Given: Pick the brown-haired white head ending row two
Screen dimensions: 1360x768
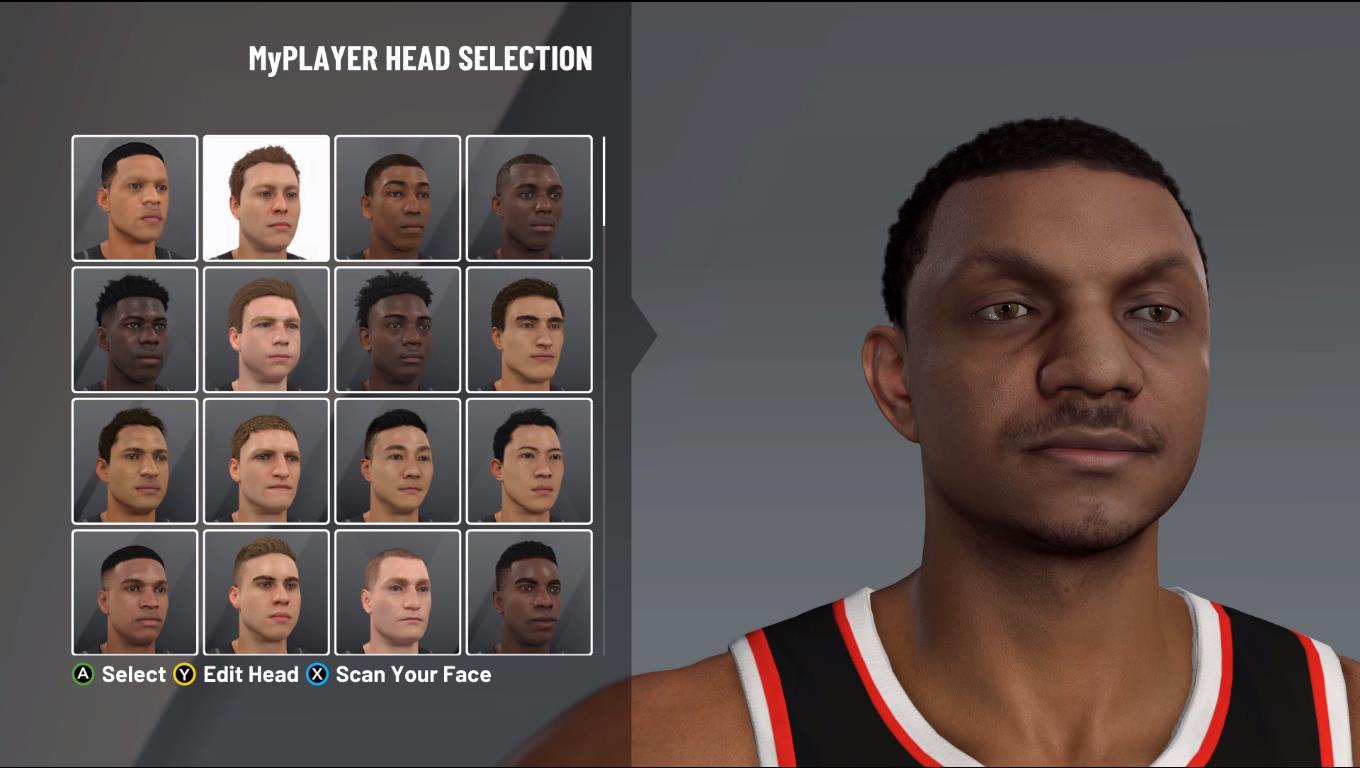Looking at the screenshot, I should pyautogui.click(x=528, y=329).
